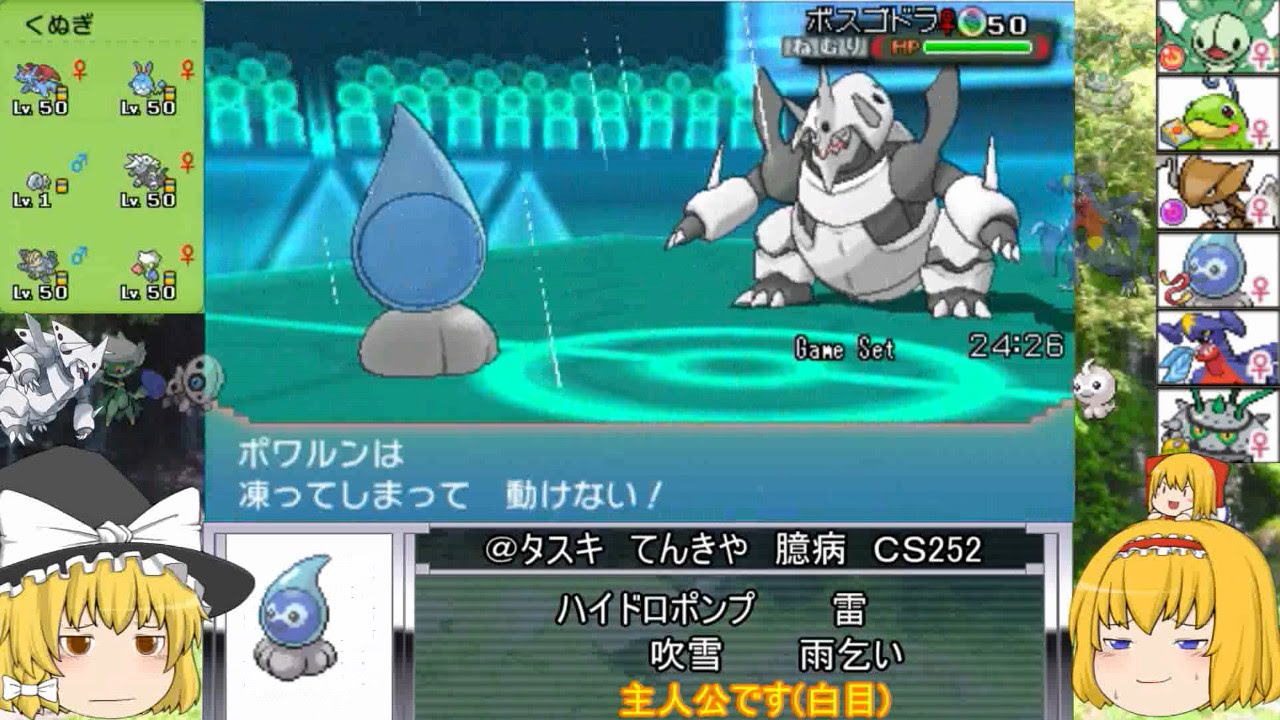The image size is (1280, 720).
Task: Click the Azumarill icon in the くぬぎ party
Action: point(142,80)
